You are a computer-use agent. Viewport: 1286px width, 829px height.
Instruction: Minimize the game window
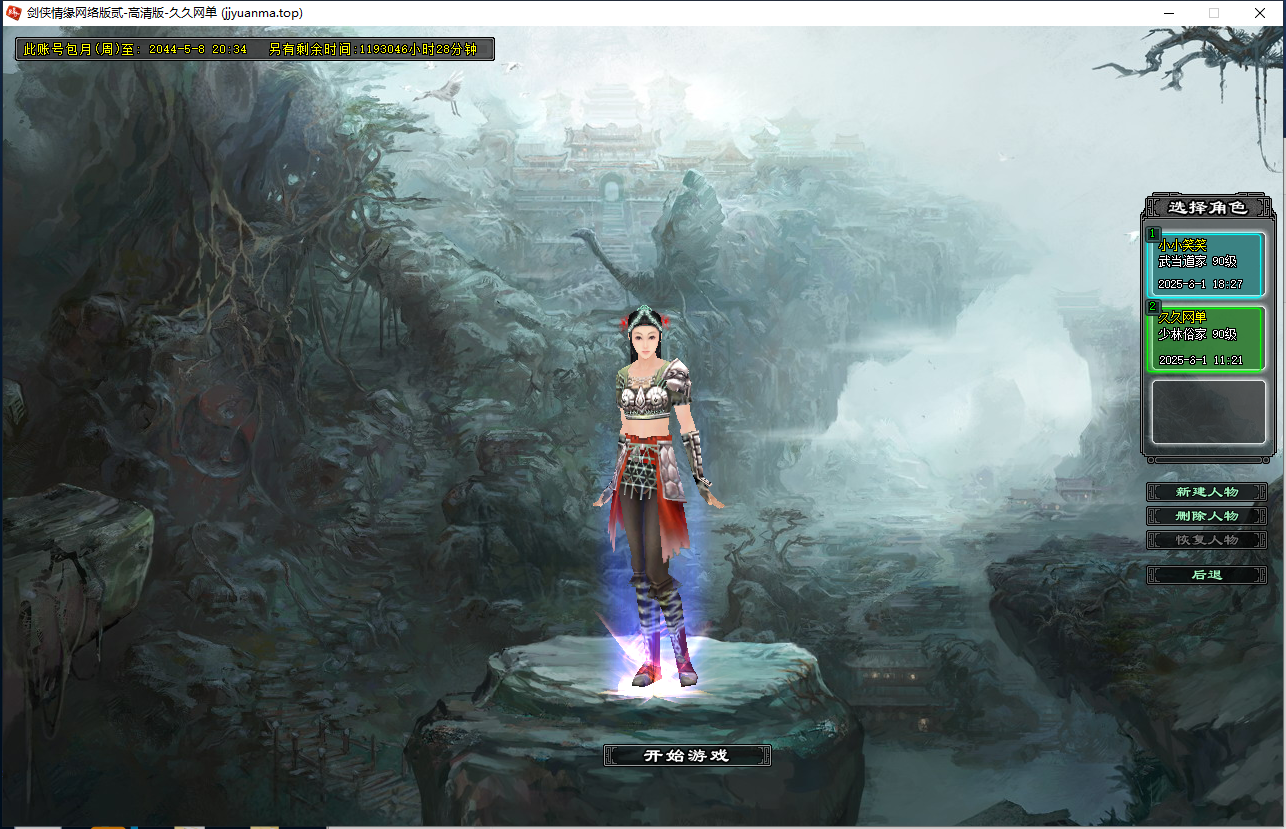pos(1168,13)
